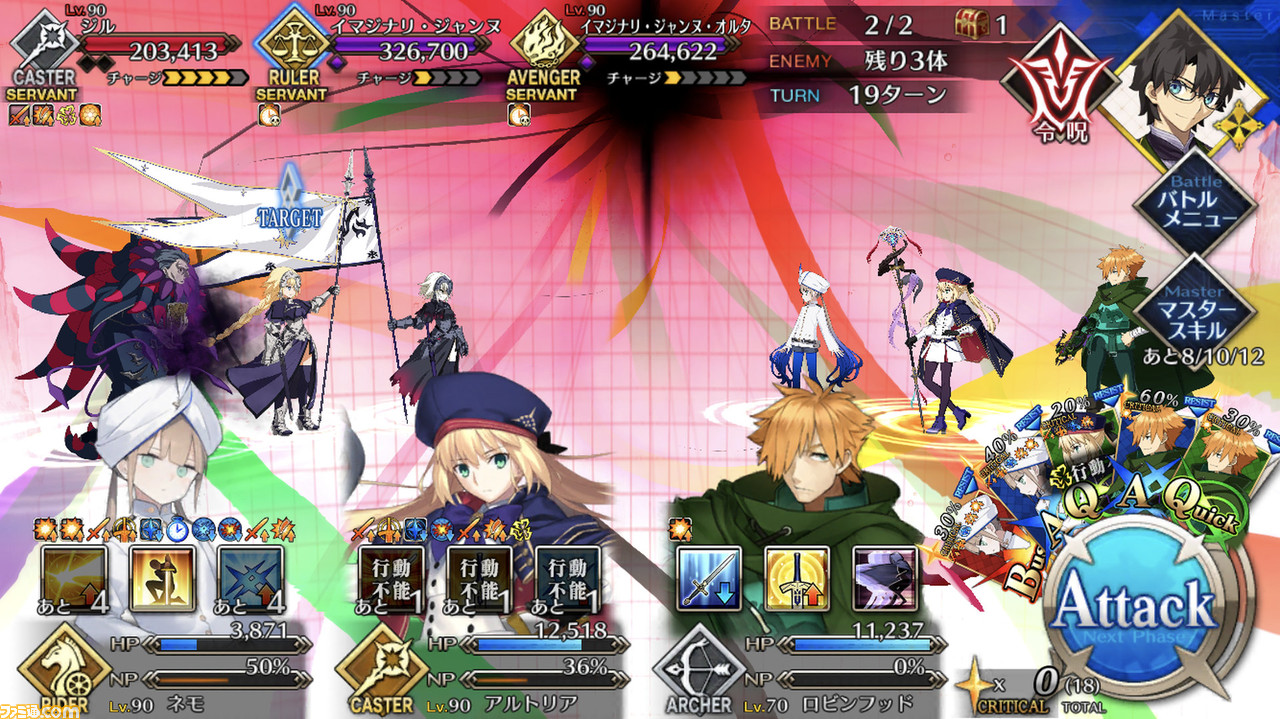Use Robin Hood's blue sword down-arrow skill
Image resolution: width=1280 pixels, height=719 pixels.
[x=709, y=580]
